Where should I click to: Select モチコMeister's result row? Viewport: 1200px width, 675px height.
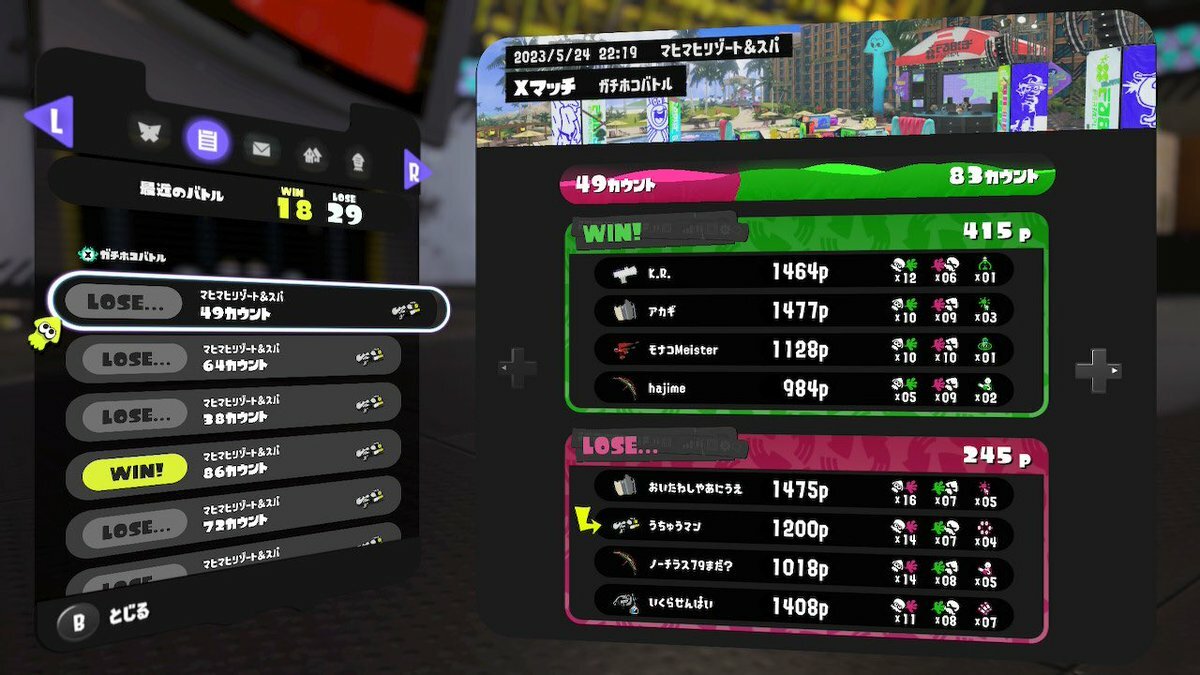coord(803,350)
